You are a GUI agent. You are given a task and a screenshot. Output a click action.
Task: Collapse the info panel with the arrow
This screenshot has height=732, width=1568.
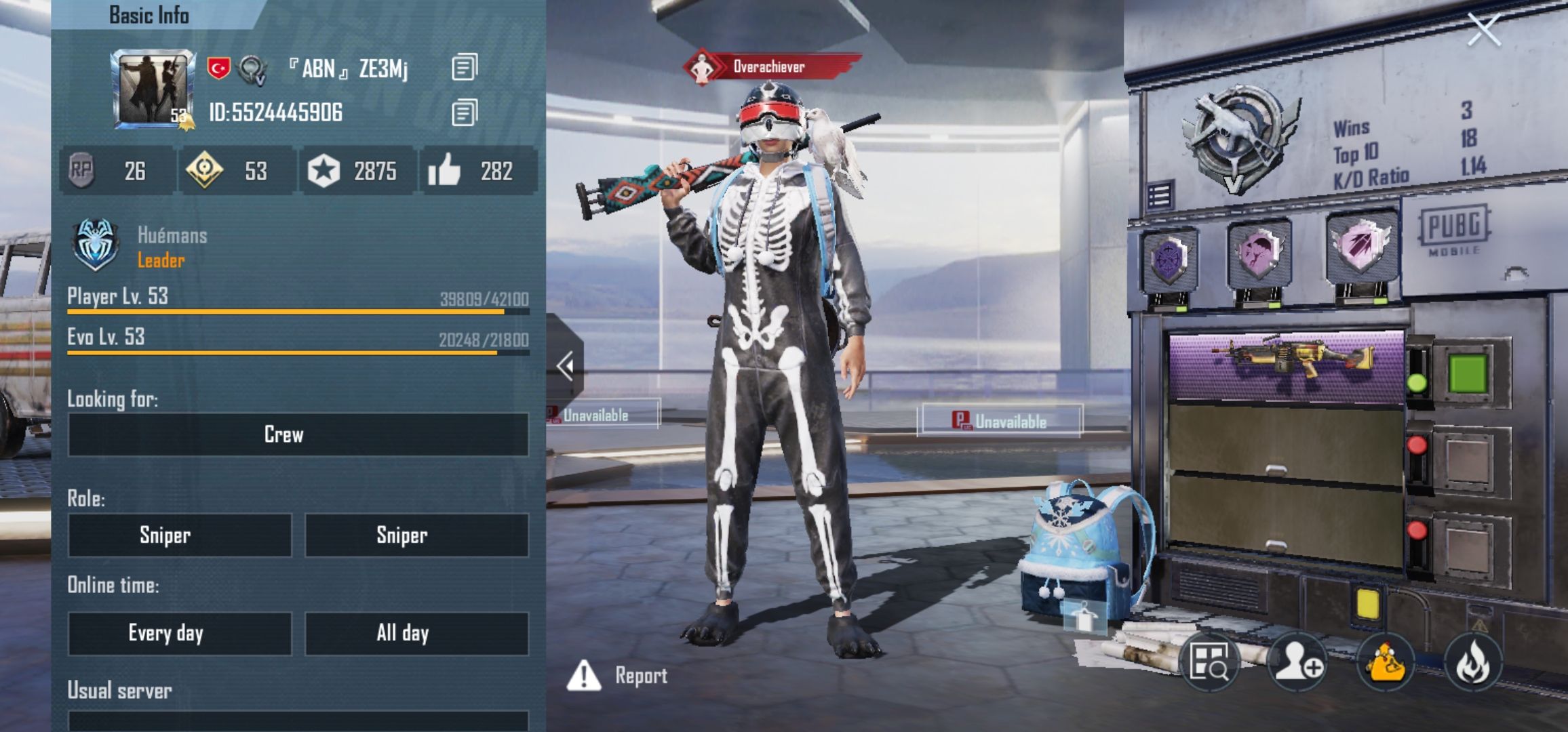tap(566, 367)
